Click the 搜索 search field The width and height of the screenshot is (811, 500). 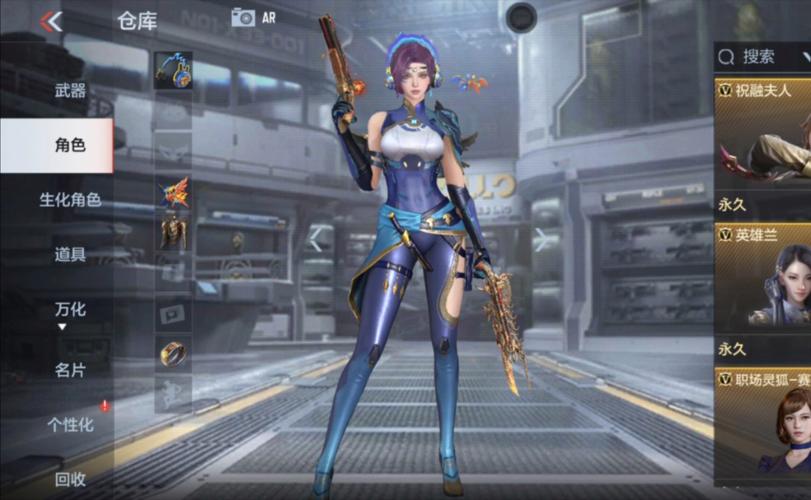(765, 57)
